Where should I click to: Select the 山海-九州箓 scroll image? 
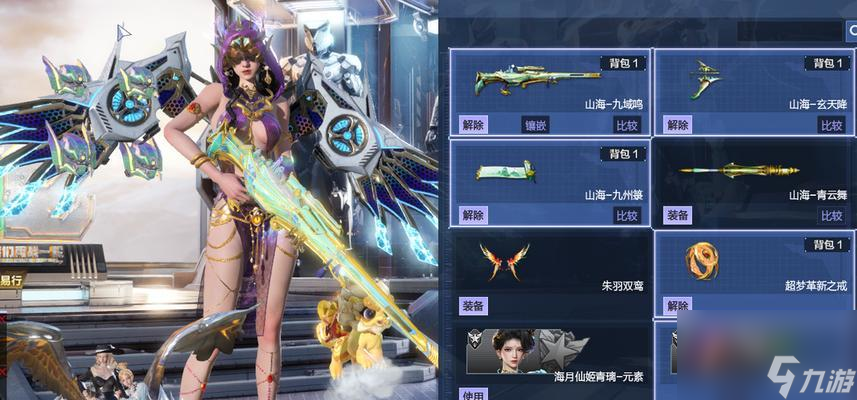pyautogui.click(x=505, y=172)
